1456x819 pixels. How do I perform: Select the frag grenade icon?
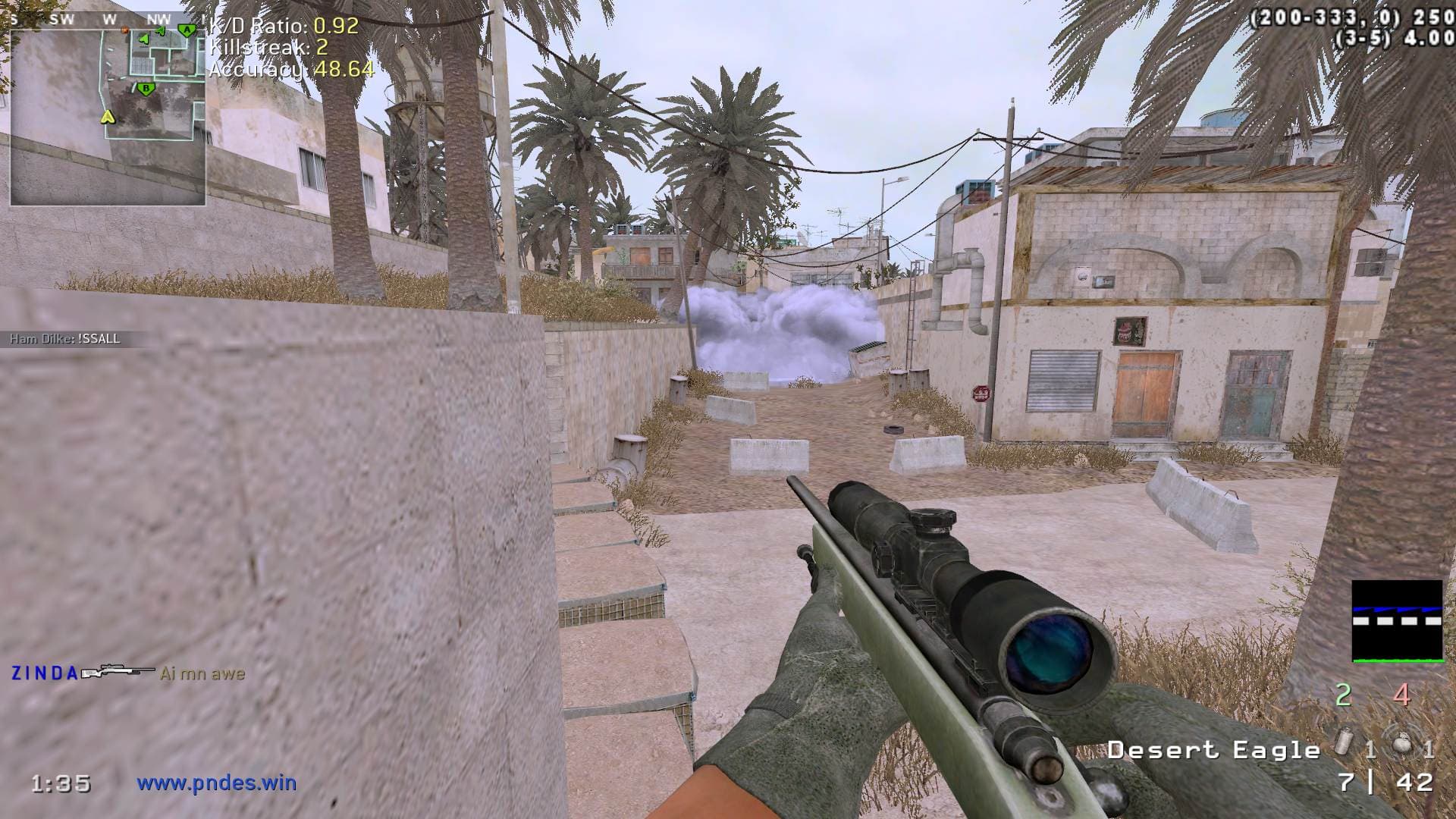point(1400,746)
